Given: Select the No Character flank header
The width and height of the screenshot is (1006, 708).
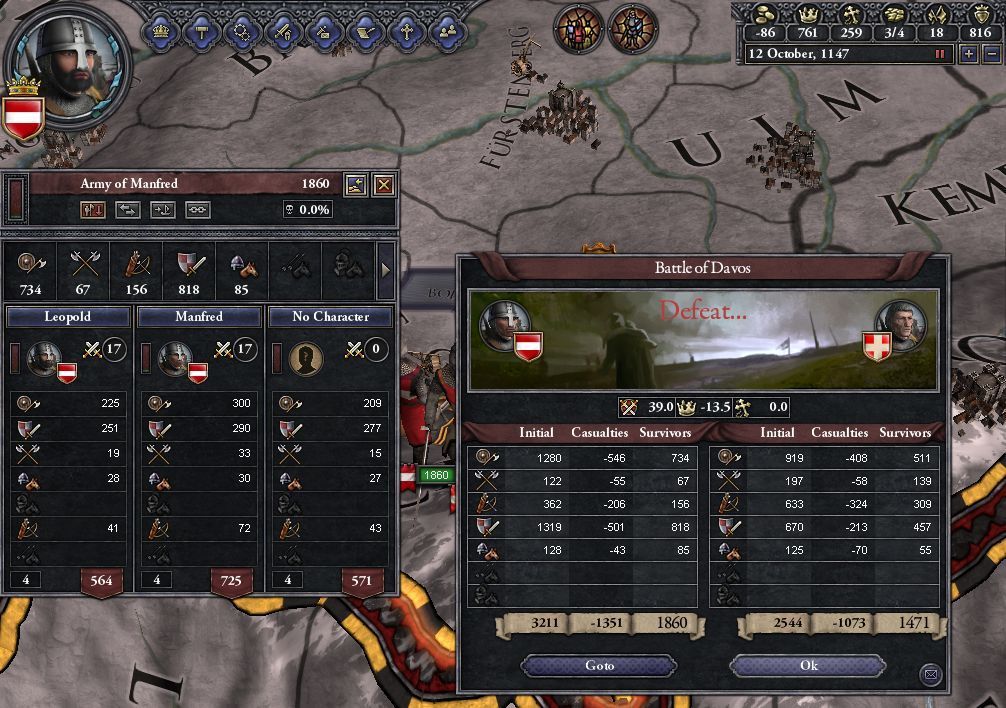Looking at the screenshot, I should coord(330,316).
